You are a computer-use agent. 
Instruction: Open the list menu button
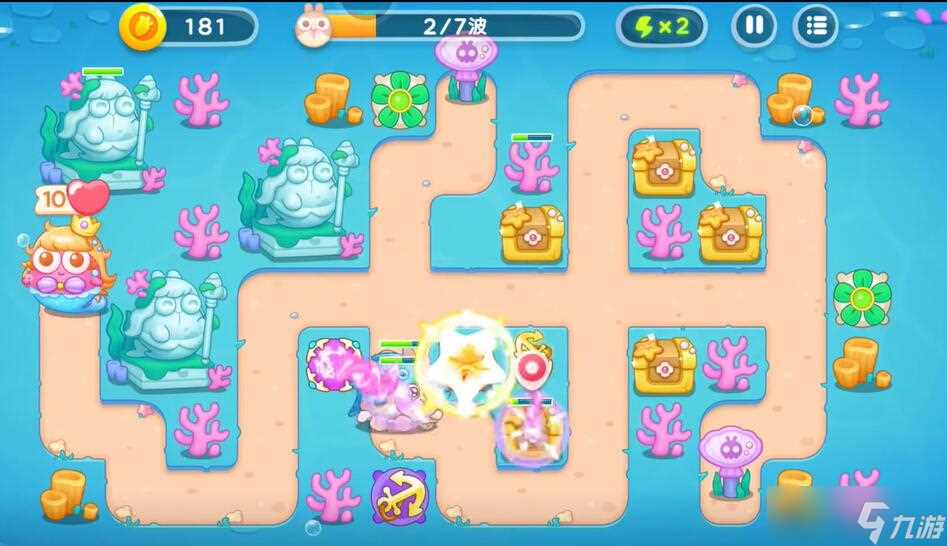816,26
